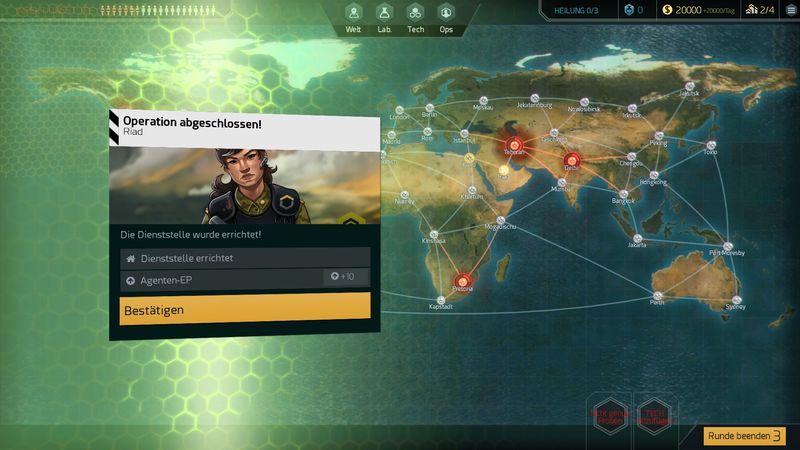This screenshot has width=800, height=450.
Task: Select the Jakarta city node
Action: coord(637,236)
